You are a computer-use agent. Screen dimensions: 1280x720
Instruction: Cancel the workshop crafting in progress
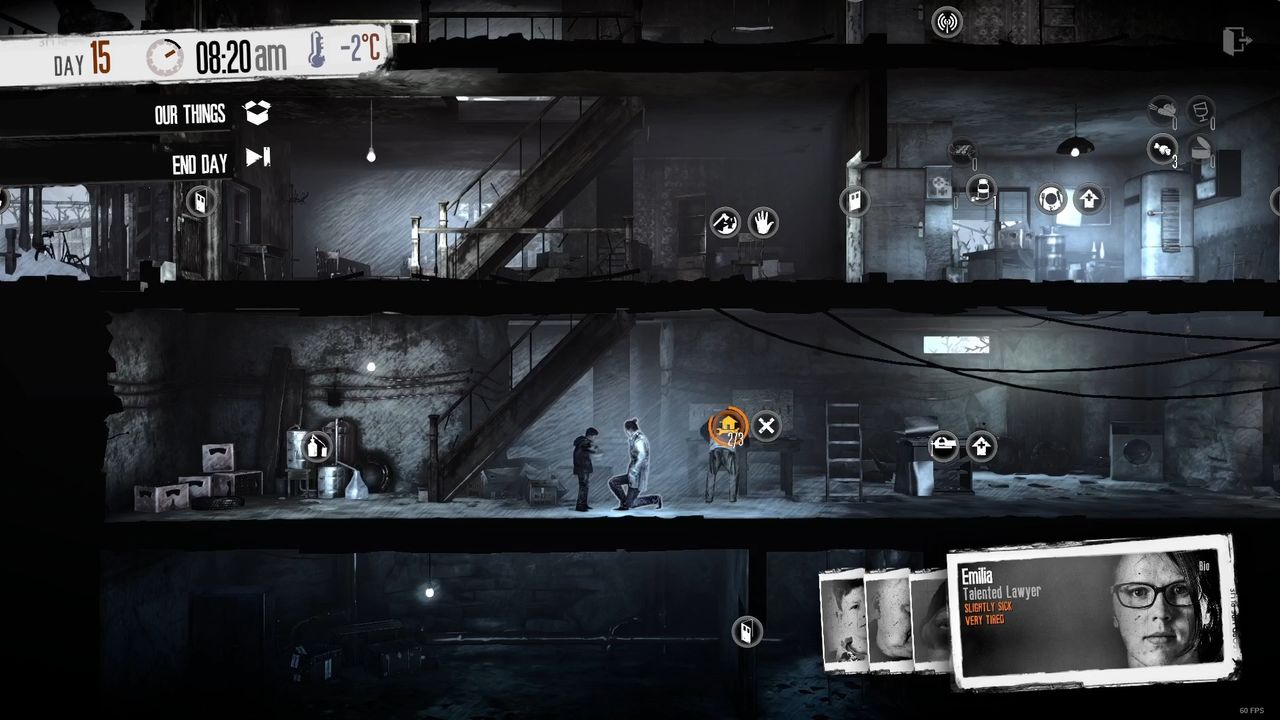click(x=766, y=427)
